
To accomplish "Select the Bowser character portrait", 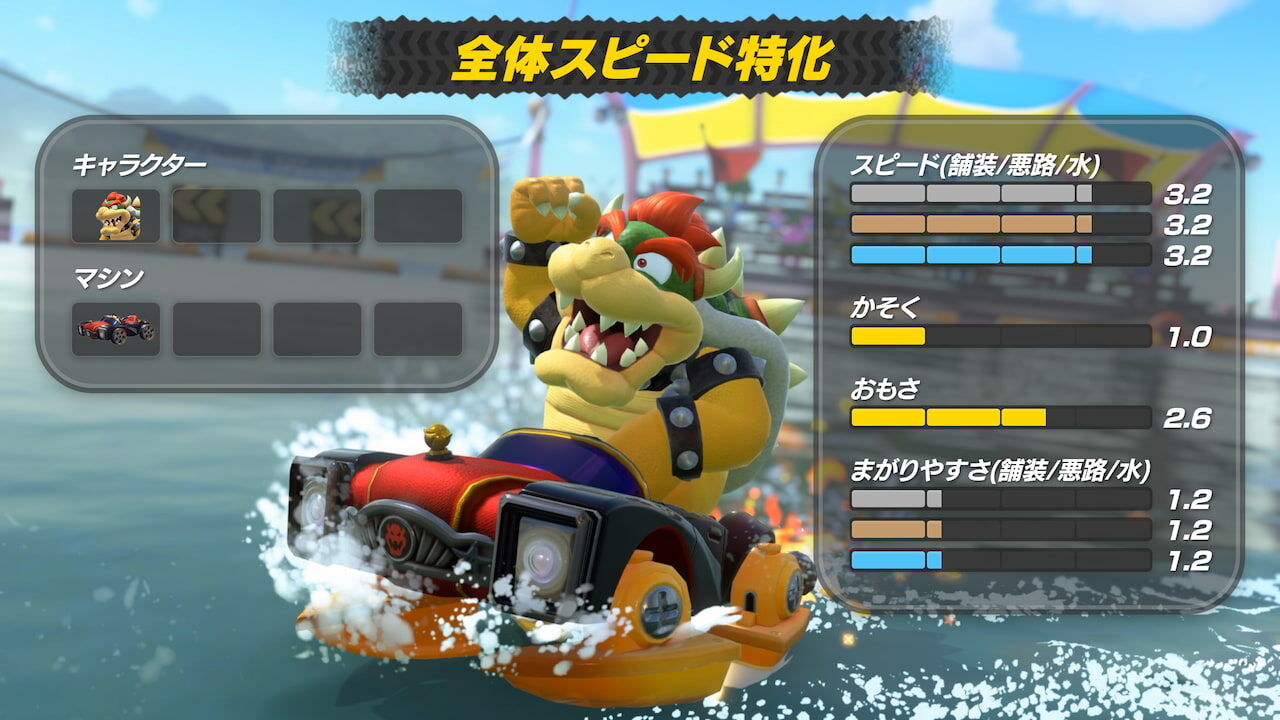I will pyautogui.click(x=117, y=215).
